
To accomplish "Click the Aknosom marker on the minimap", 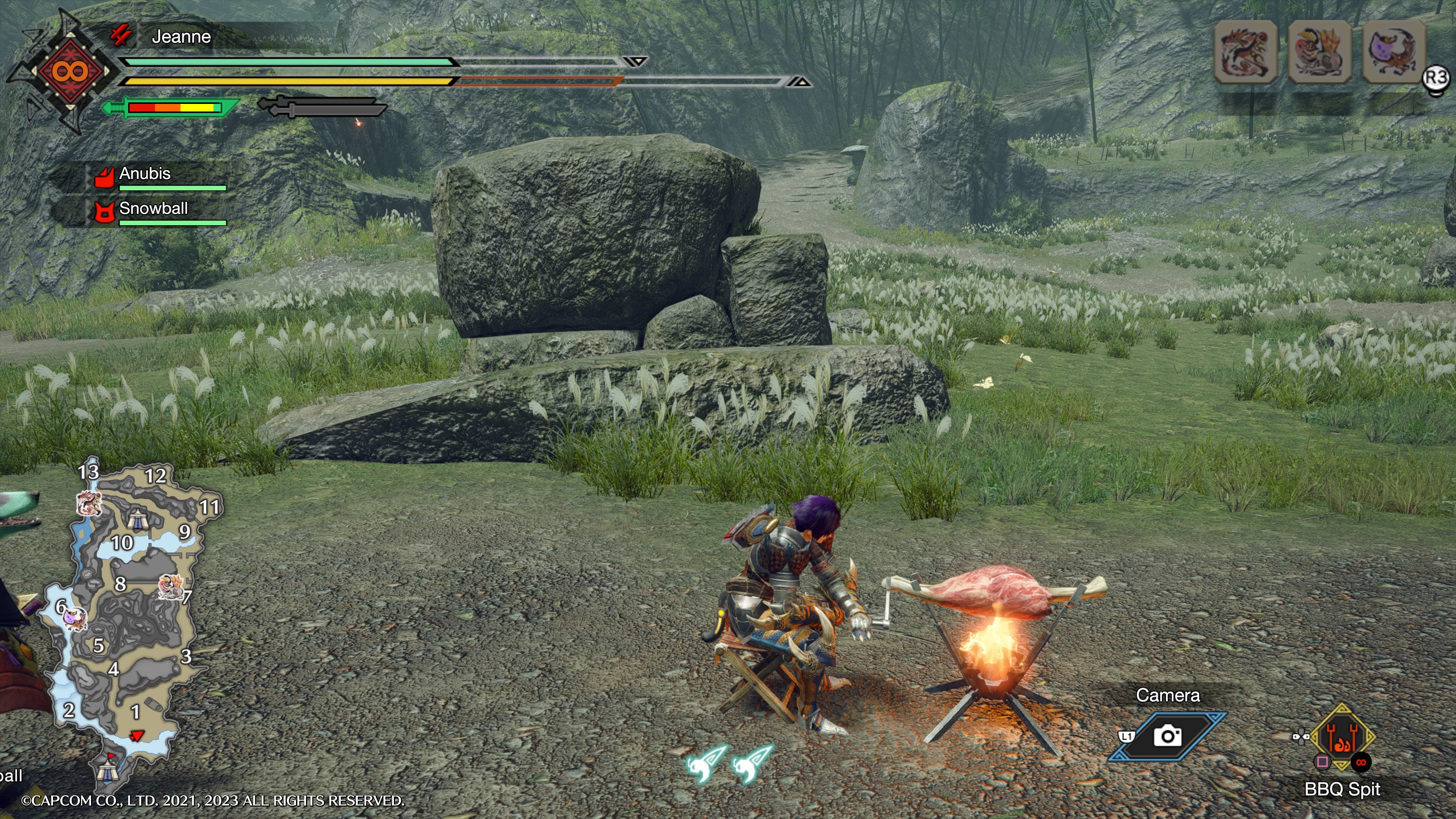I will [170, 587].
